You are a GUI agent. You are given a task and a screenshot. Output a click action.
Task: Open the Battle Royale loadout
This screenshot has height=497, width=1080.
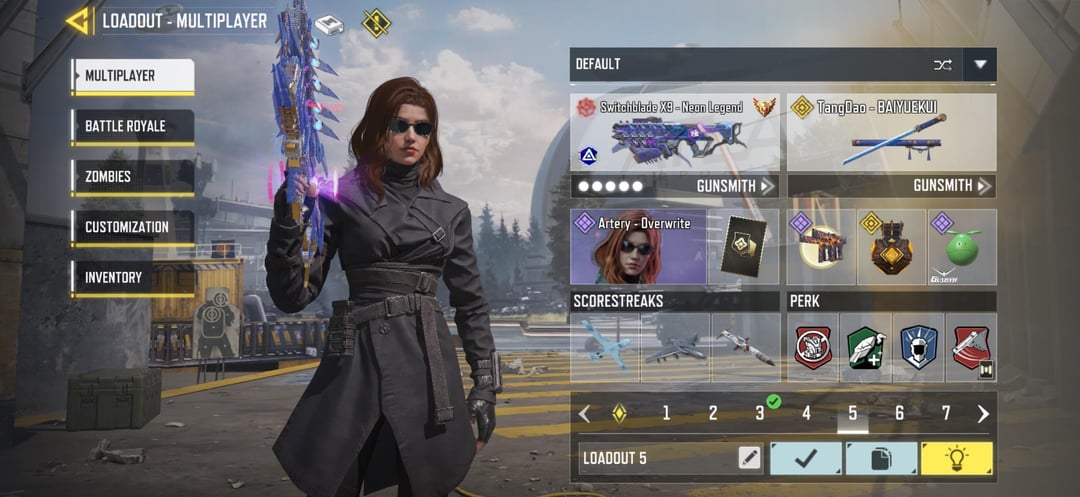133,126
